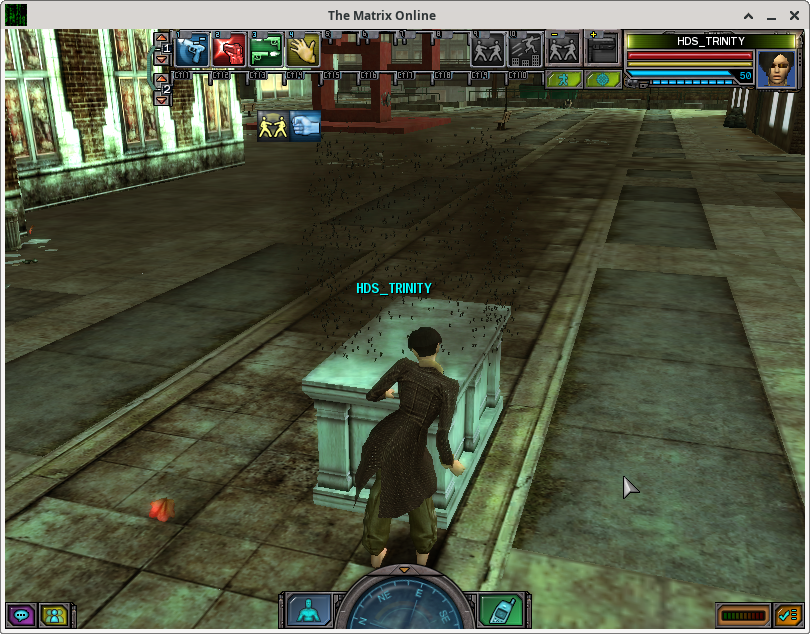Open the HDS_TRINITY character portrait
This screenshot has height=634, width=810.
click(x=775, y=69)
